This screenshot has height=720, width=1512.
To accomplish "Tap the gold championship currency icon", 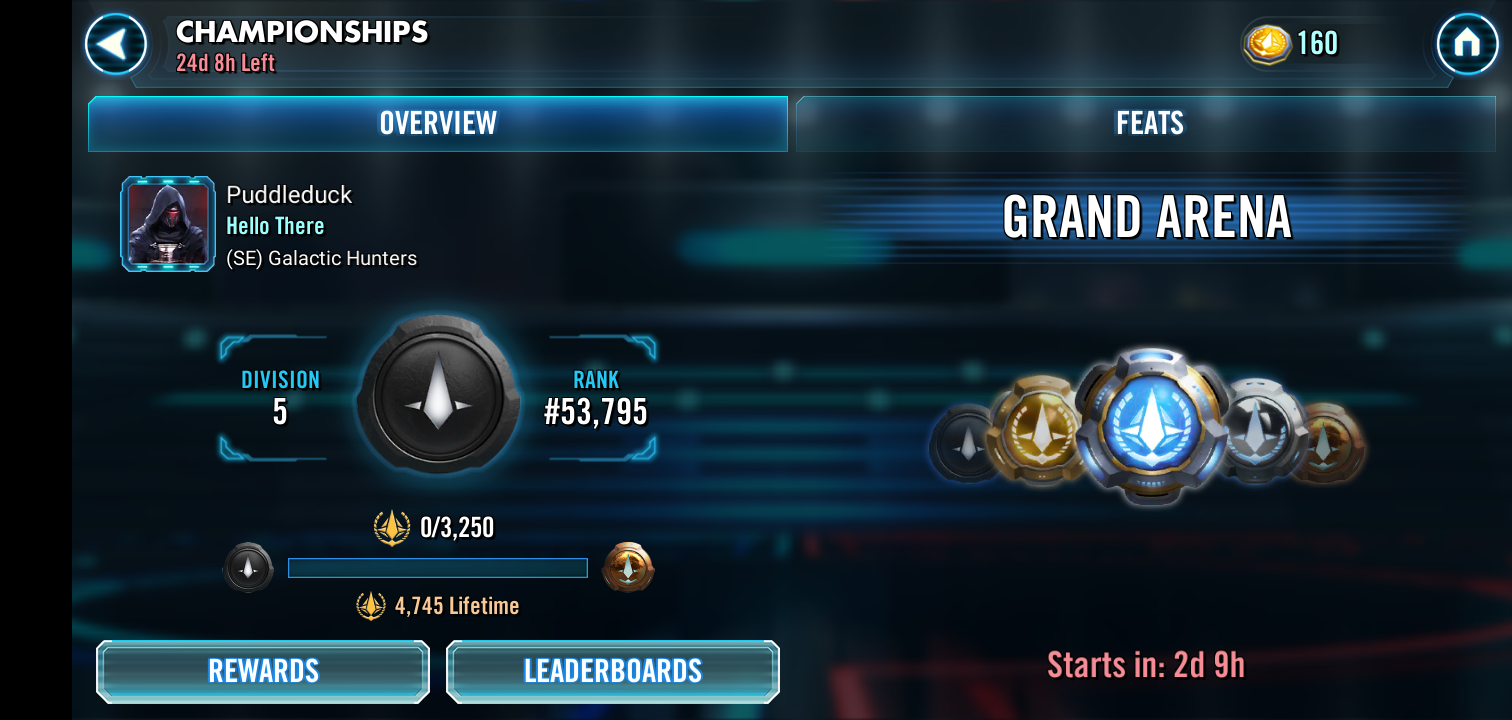I will (x=1268, y=44).
